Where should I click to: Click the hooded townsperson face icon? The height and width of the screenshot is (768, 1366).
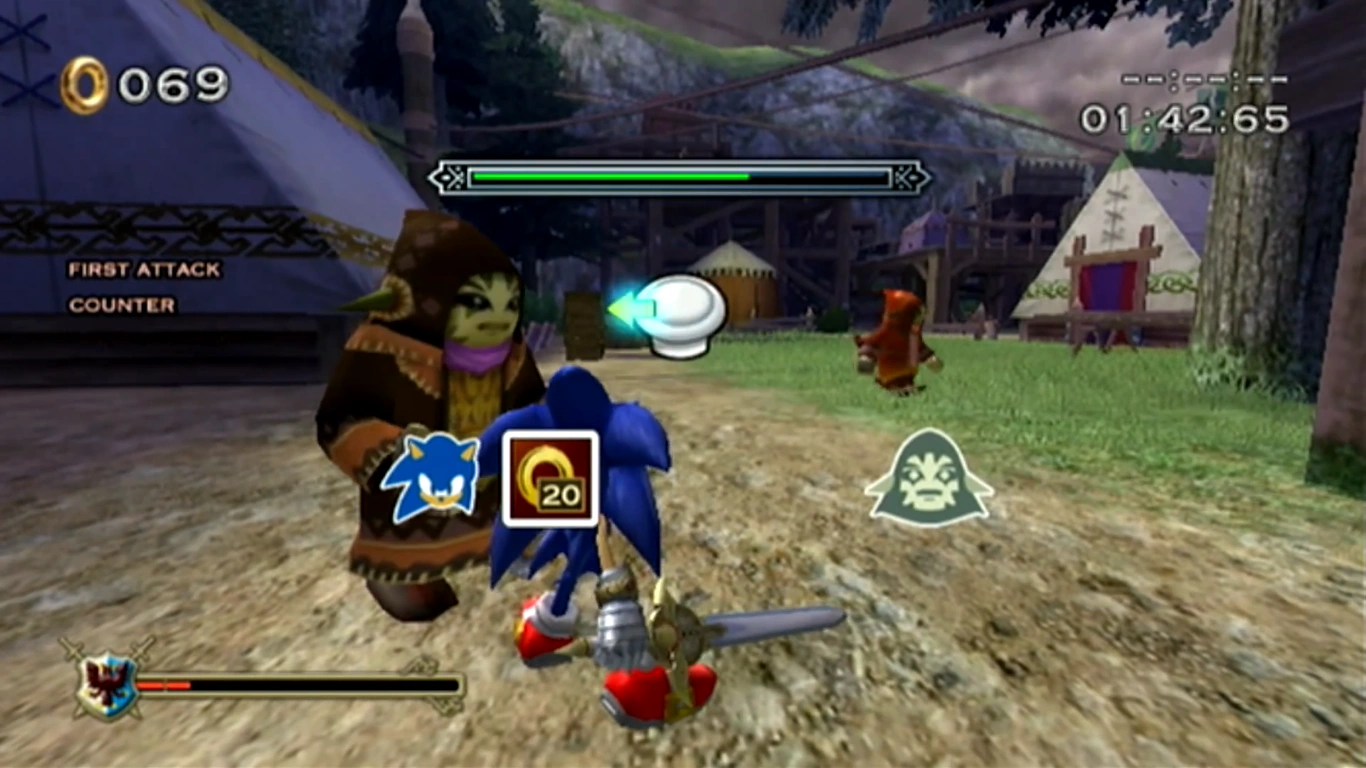tap(929, 478)
